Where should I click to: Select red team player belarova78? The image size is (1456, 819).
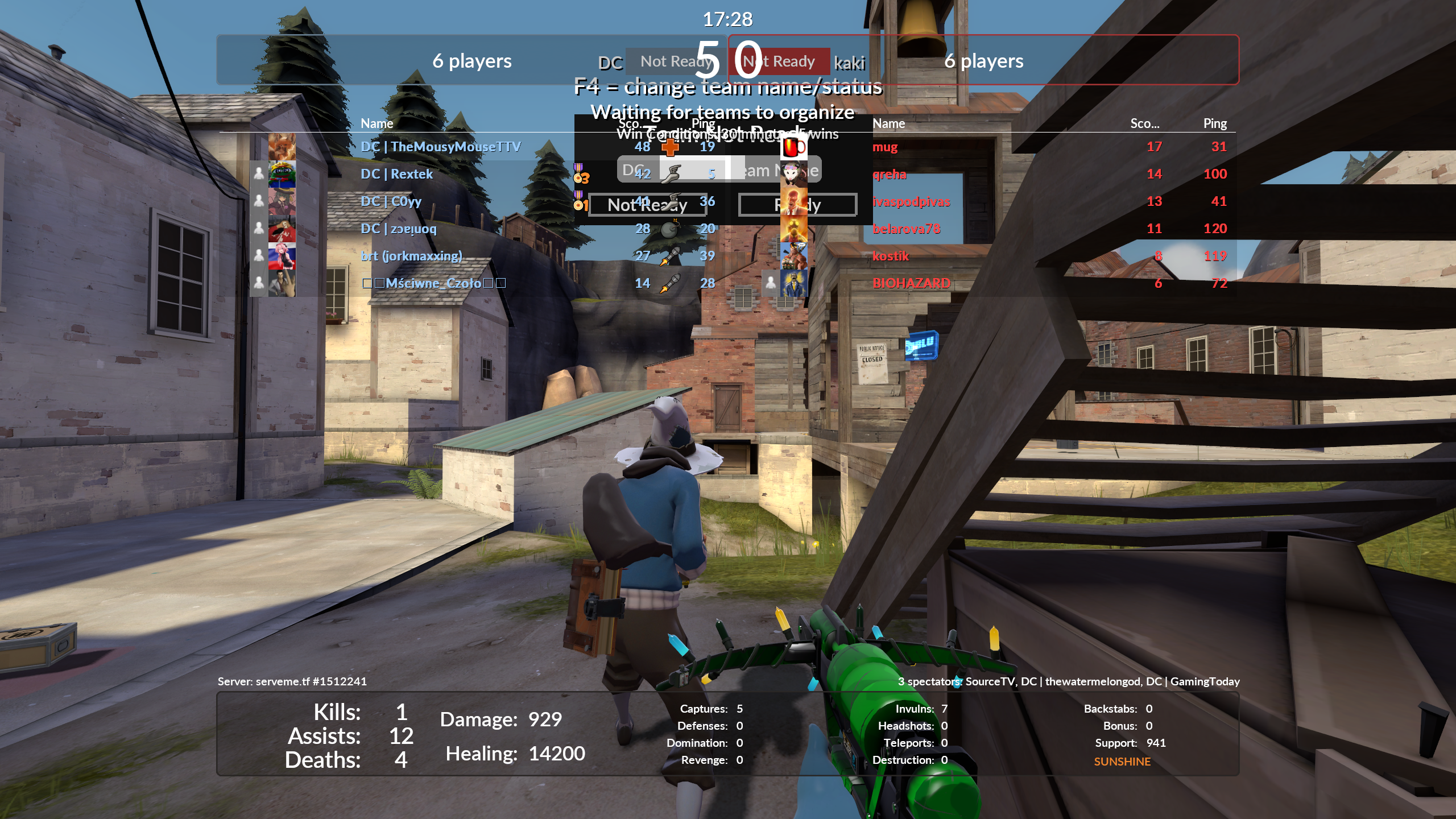906,229
